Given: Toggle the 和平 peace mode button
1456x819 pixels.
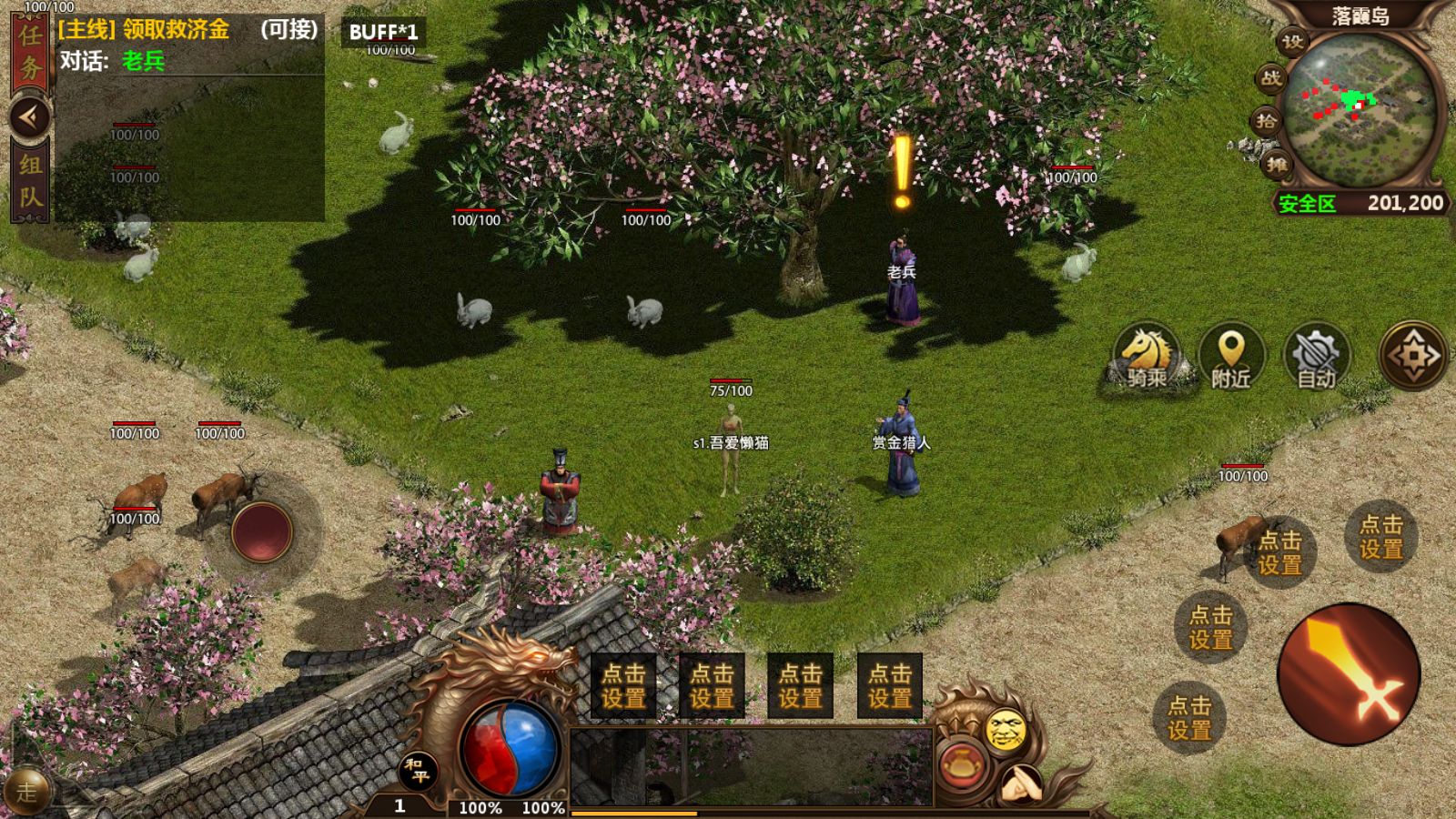Looking at the screenshot, I should [x=418, y=772].
